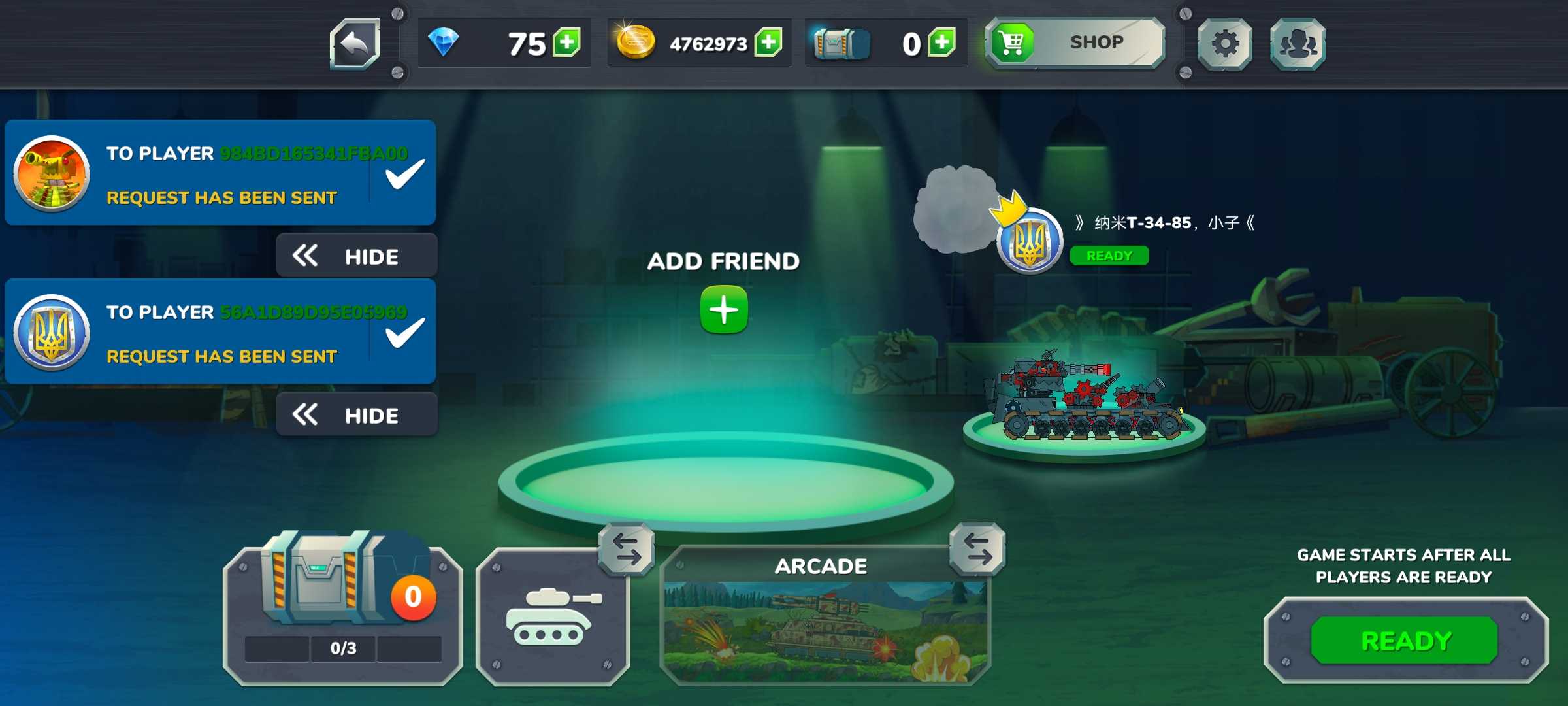
Task: Add more crates via plus button
Action: [941, 43]
